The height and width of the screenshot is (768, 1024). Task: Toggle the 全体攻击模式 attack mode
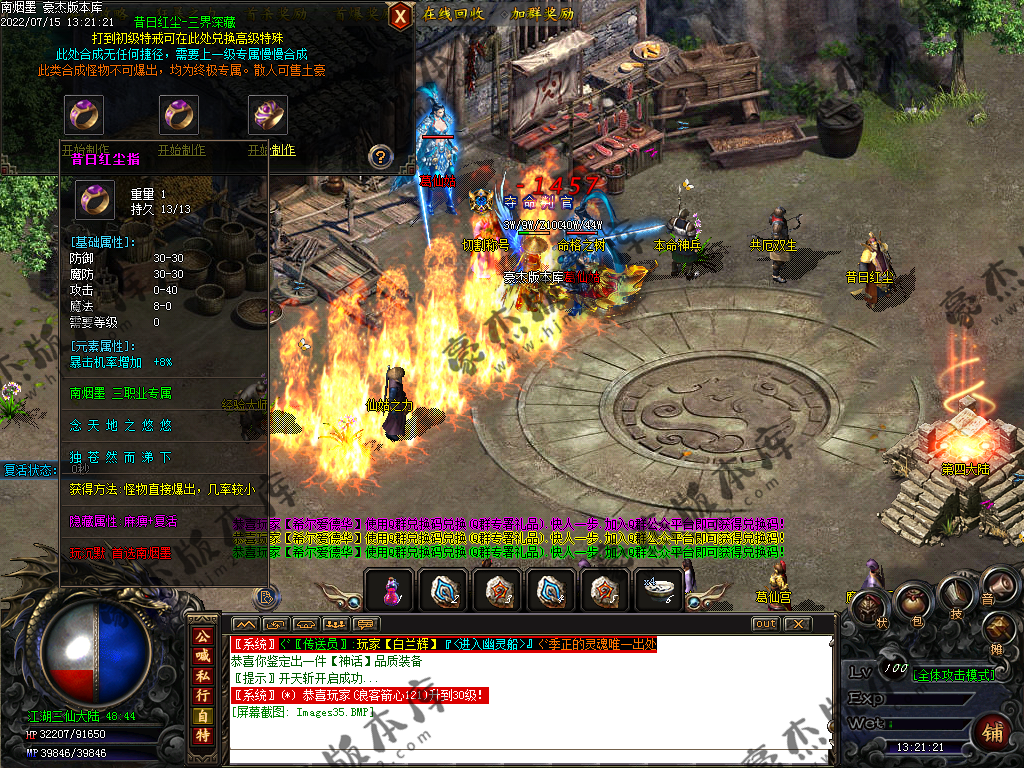[955, 675]
